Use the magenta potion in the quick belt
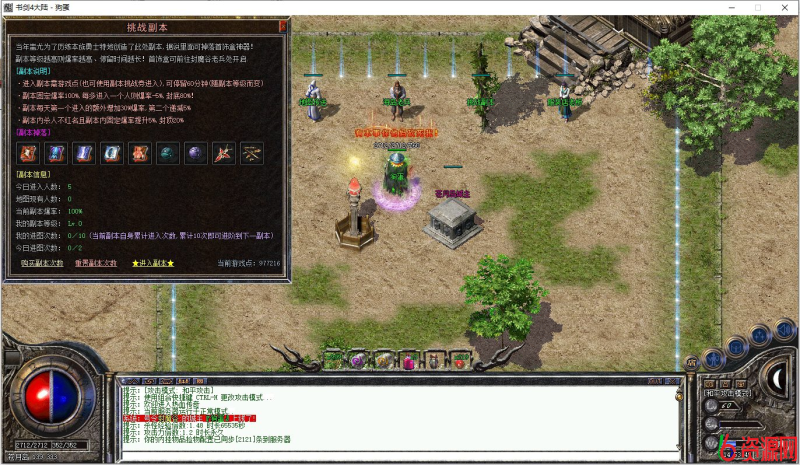Image resolution: width=800 pixels, height=465 pixels. pos(409,358)
